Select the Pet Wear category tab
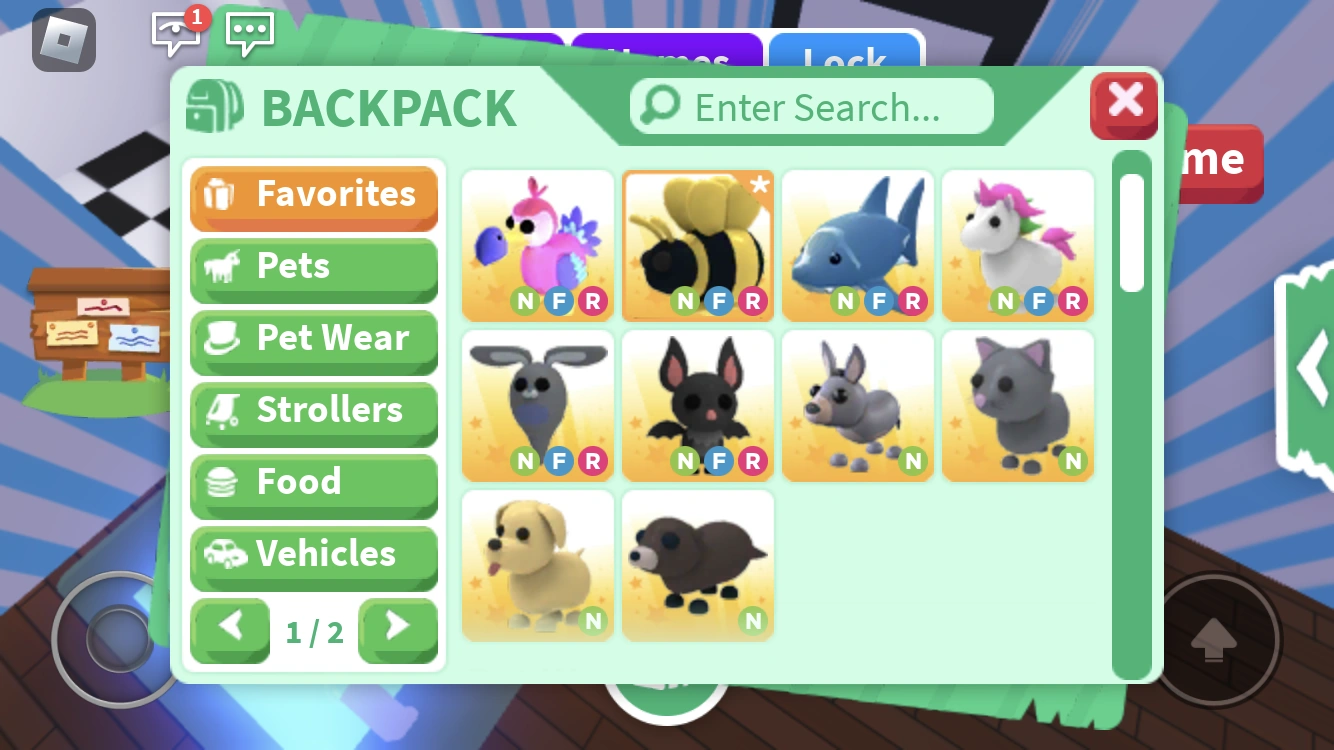1334x750 pixels. (314, 338)
